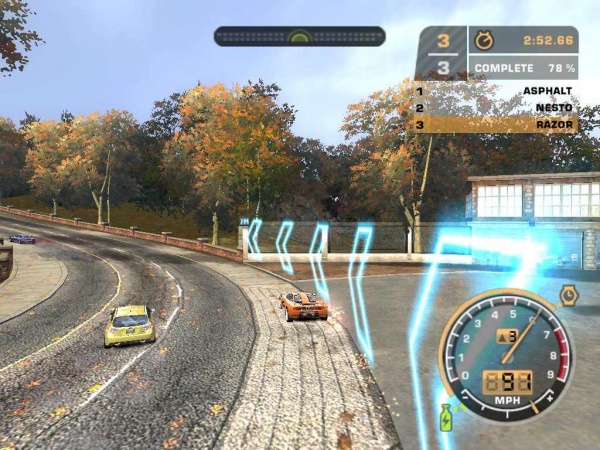Click the police radar detector bar

[x=299, y=36]
